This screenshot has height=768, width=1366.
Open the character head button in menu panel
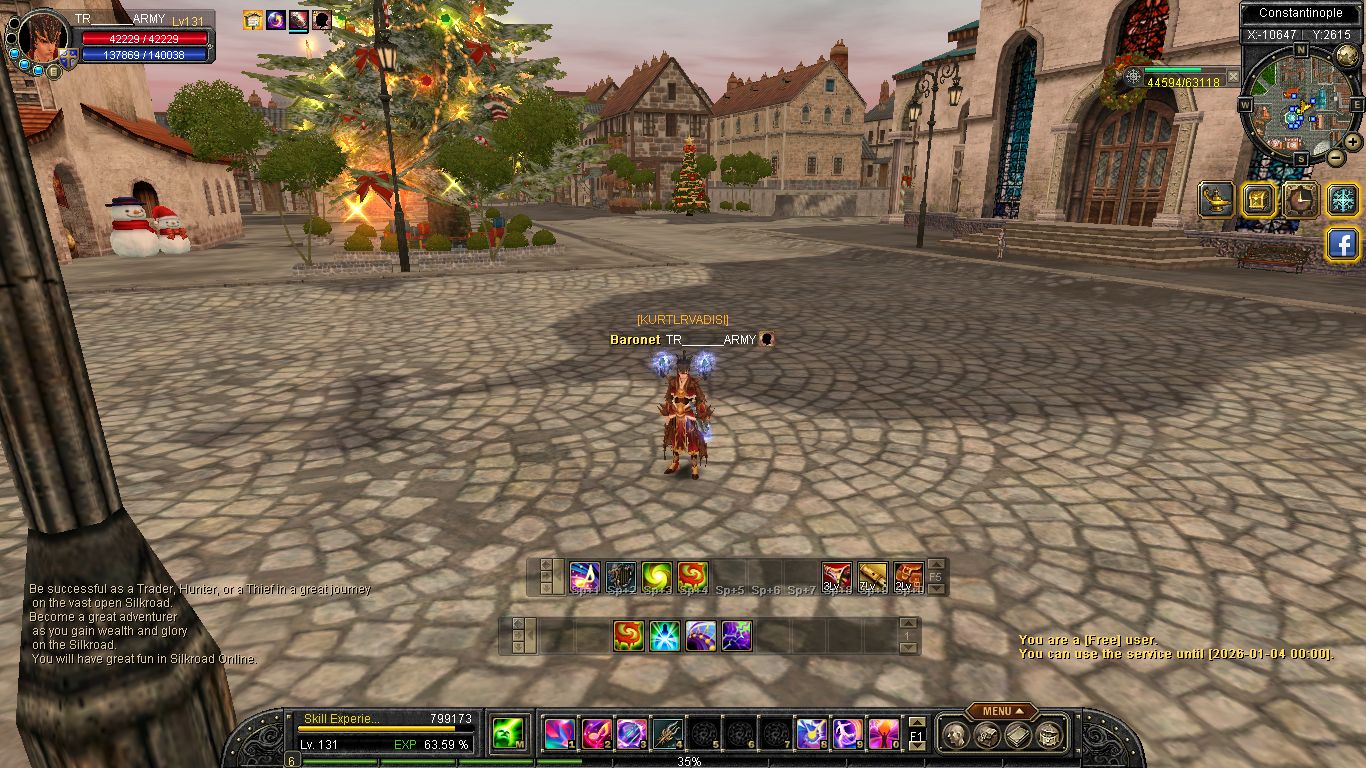tap(955, 736)
